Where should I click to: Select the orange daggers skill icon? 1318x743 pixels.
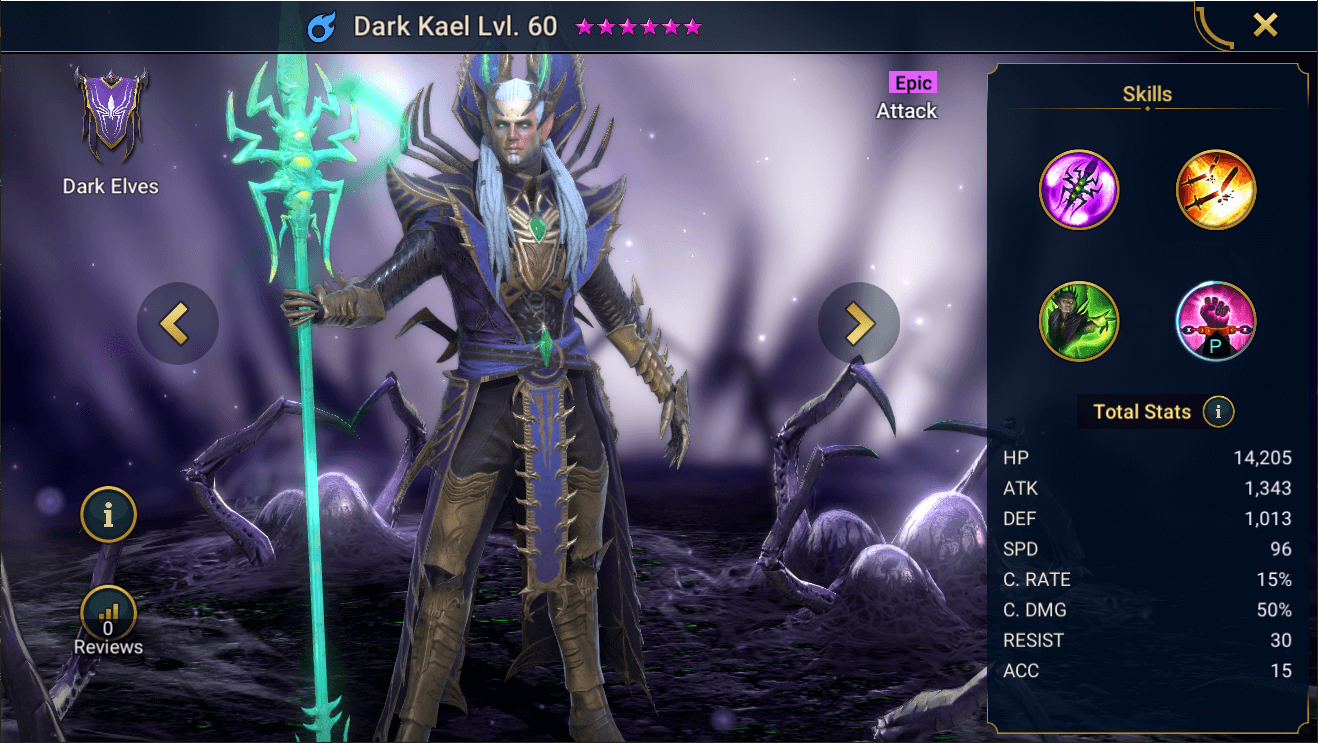pos(1215,190)
